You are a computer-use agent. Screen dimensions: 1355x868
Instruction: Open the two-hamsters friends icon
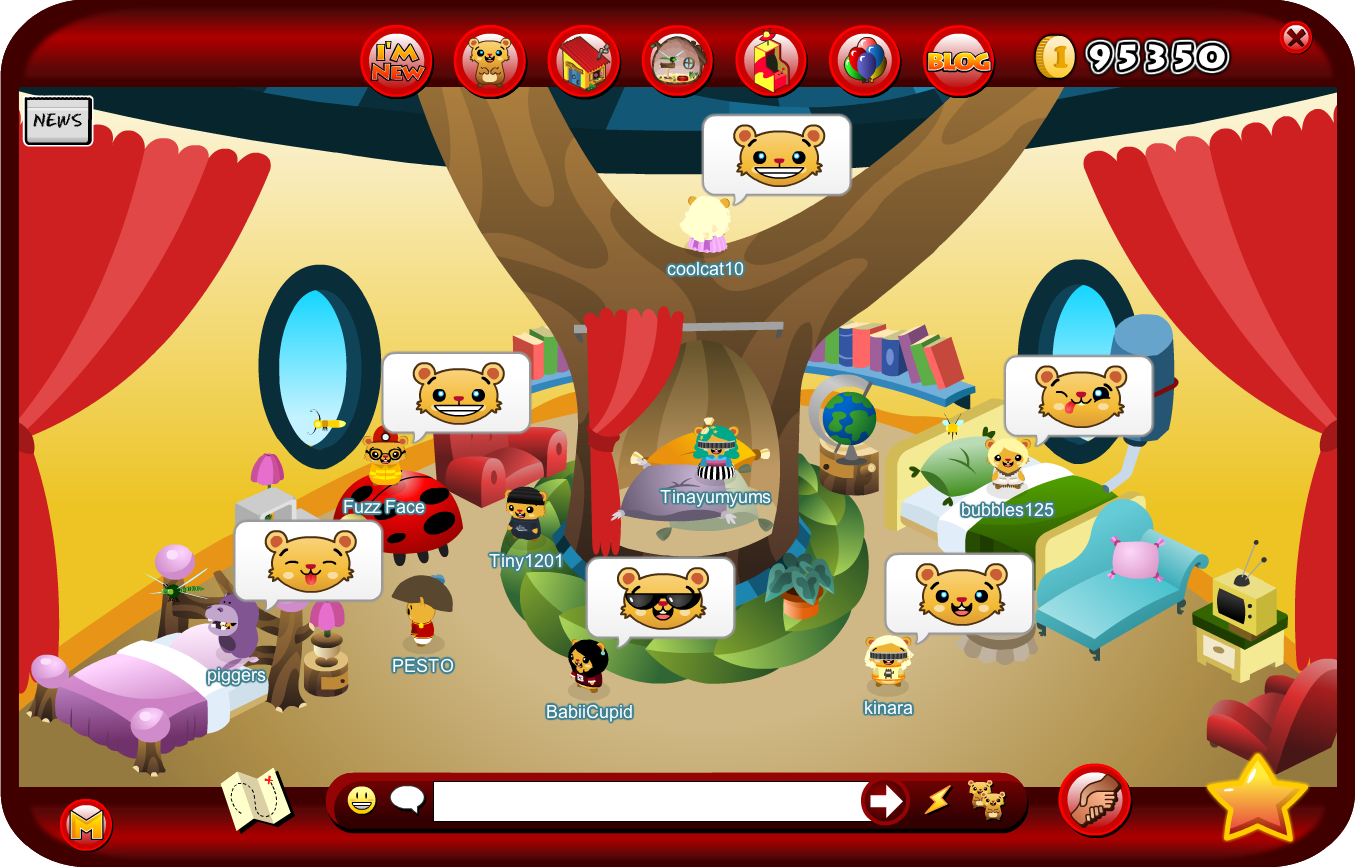click(985, 801)
